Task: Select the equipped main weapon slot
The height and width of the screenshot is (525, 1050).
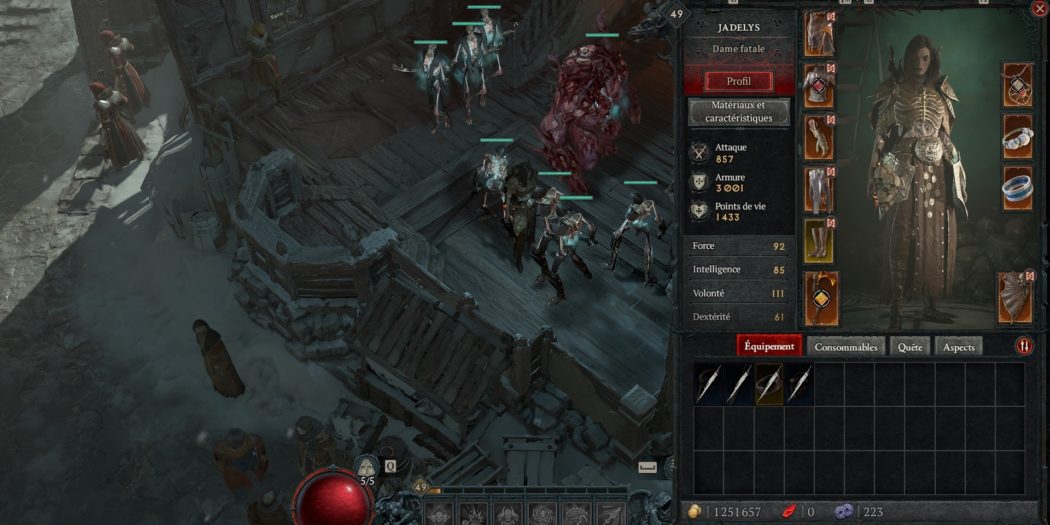Action: [x=821, y=298]
